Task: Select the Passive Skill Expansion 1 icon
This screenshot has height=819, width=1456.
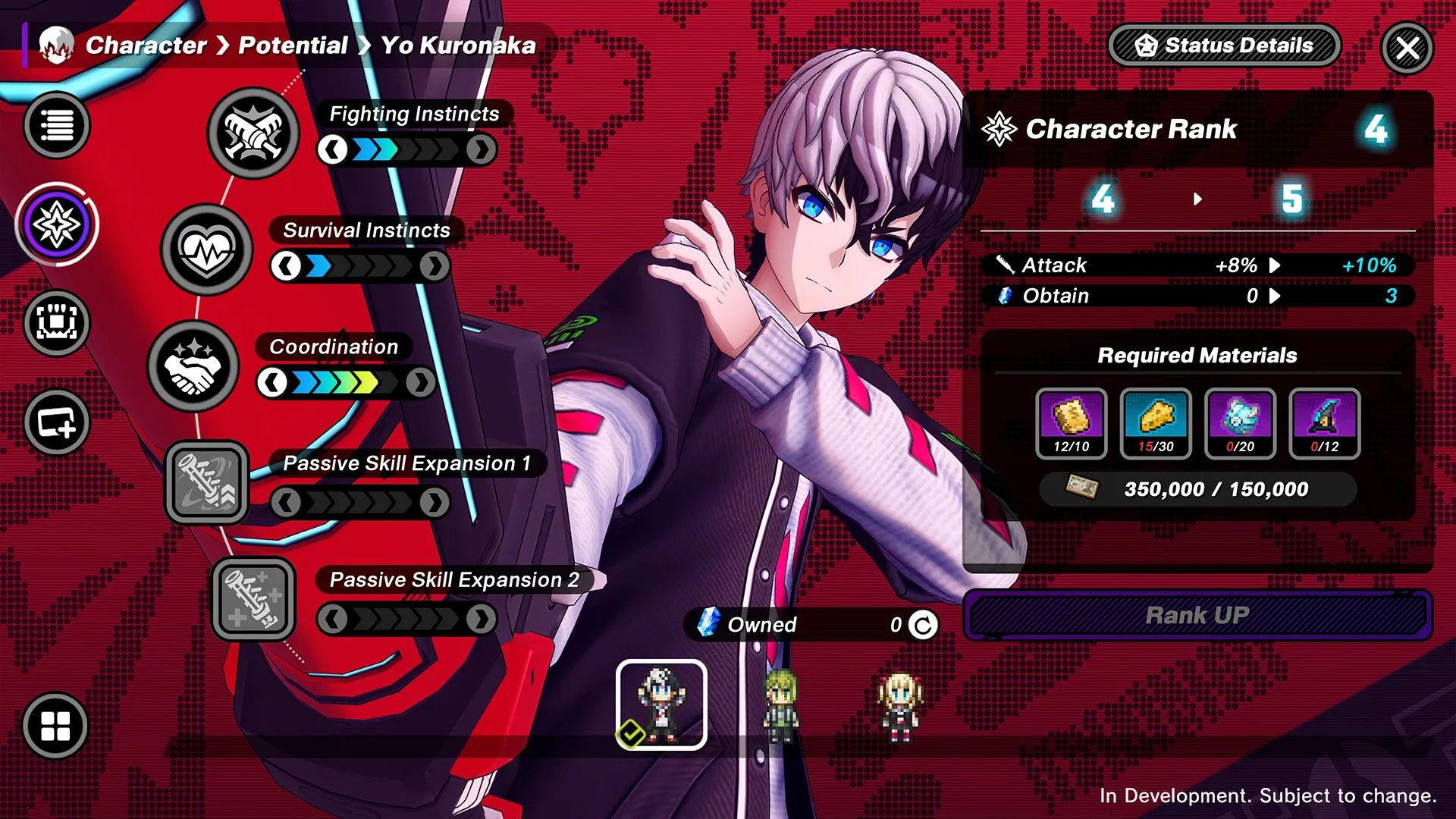Action: (207, 483)
